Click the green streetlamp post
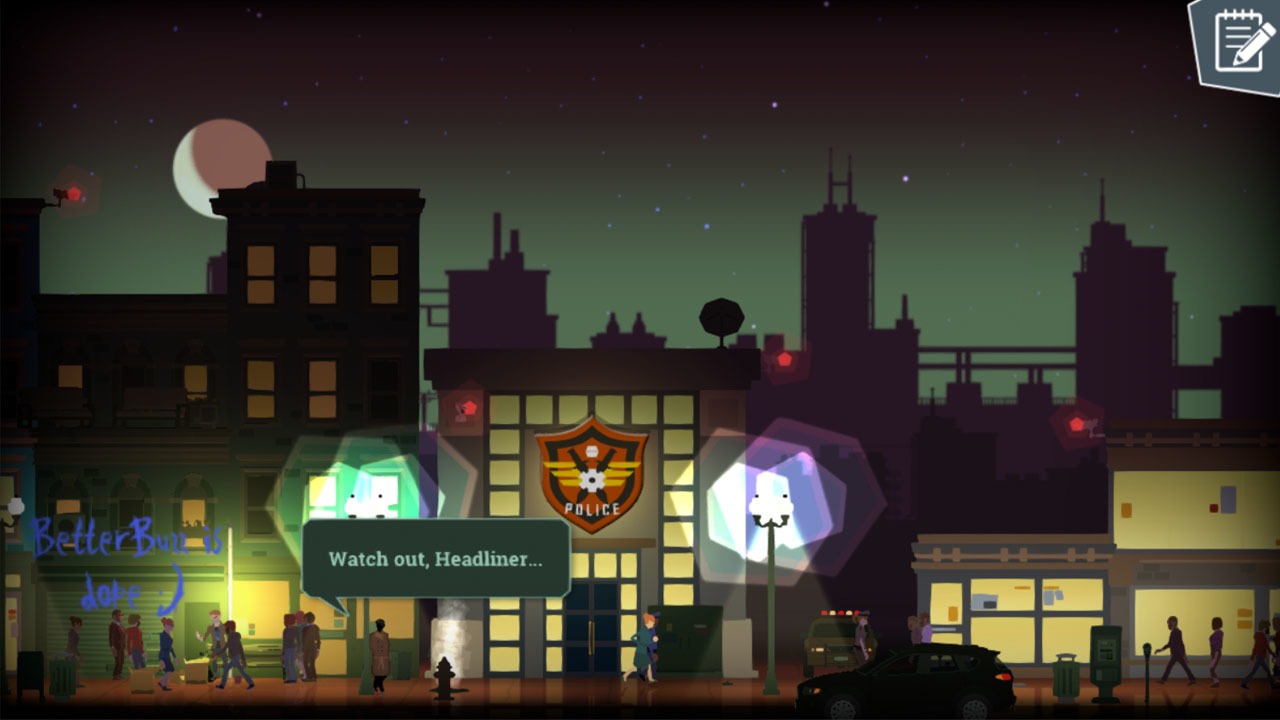Viewport: 1280px width, 720px height. coord(771,610)
